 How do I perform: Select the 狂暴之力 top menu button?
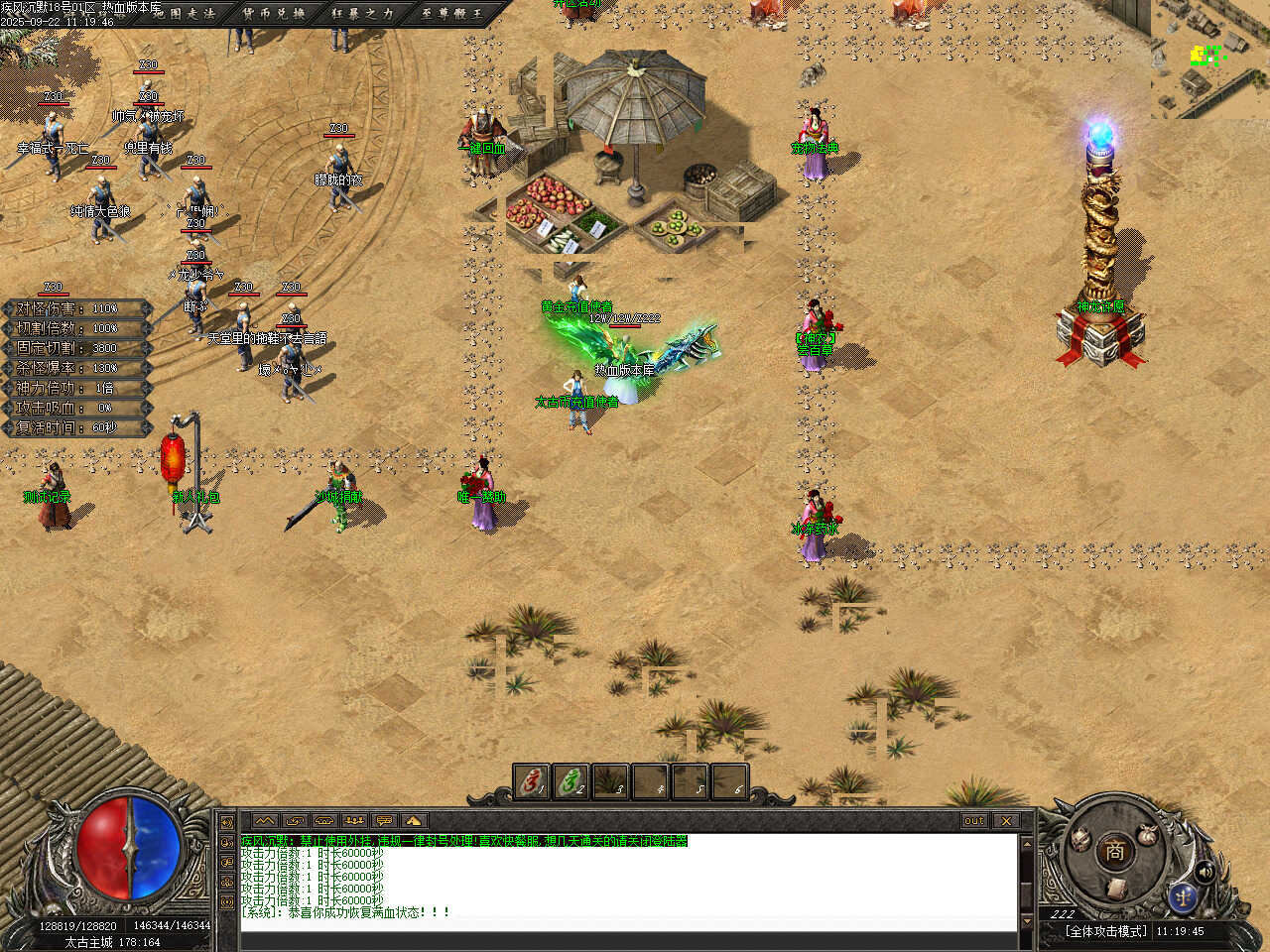point(362,13)
